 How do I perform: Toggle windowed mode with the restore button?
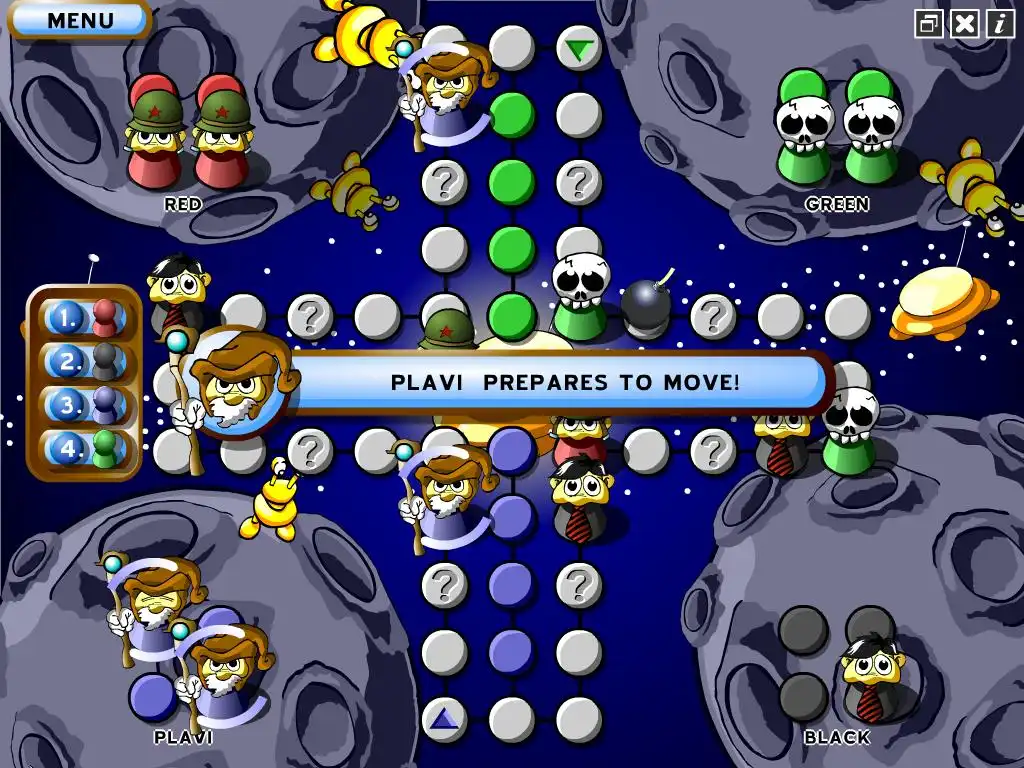tap(929, 23)
